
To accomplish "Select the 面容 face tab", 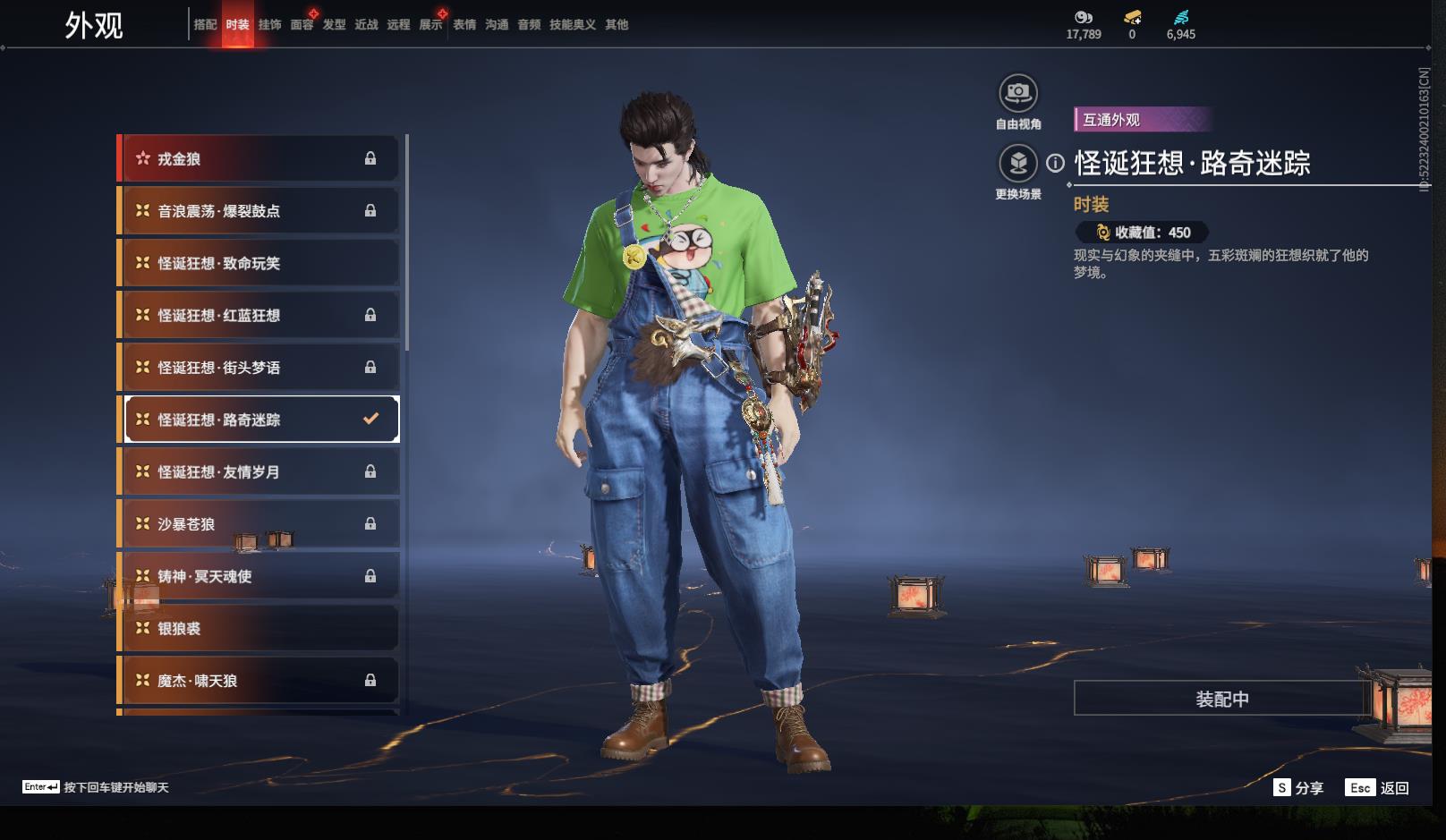I will click(302, 25).
